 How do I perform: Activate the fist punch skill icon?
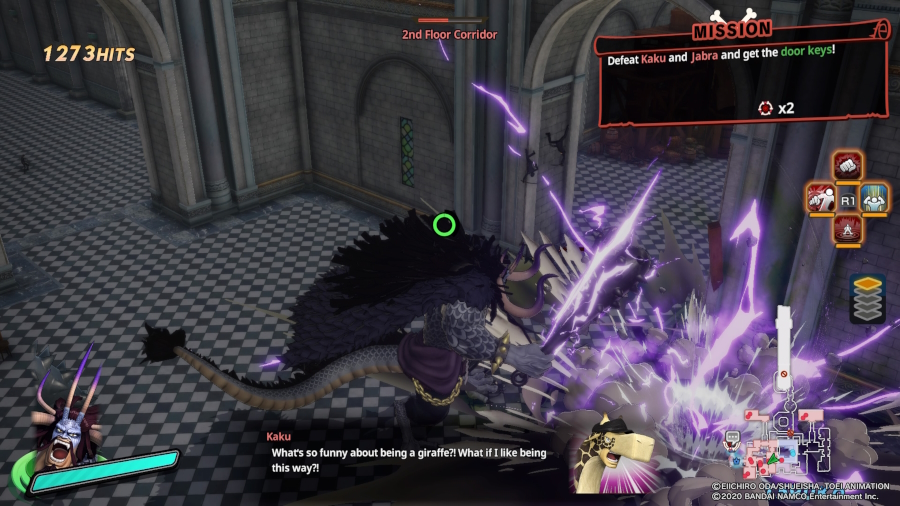[848, 165]
